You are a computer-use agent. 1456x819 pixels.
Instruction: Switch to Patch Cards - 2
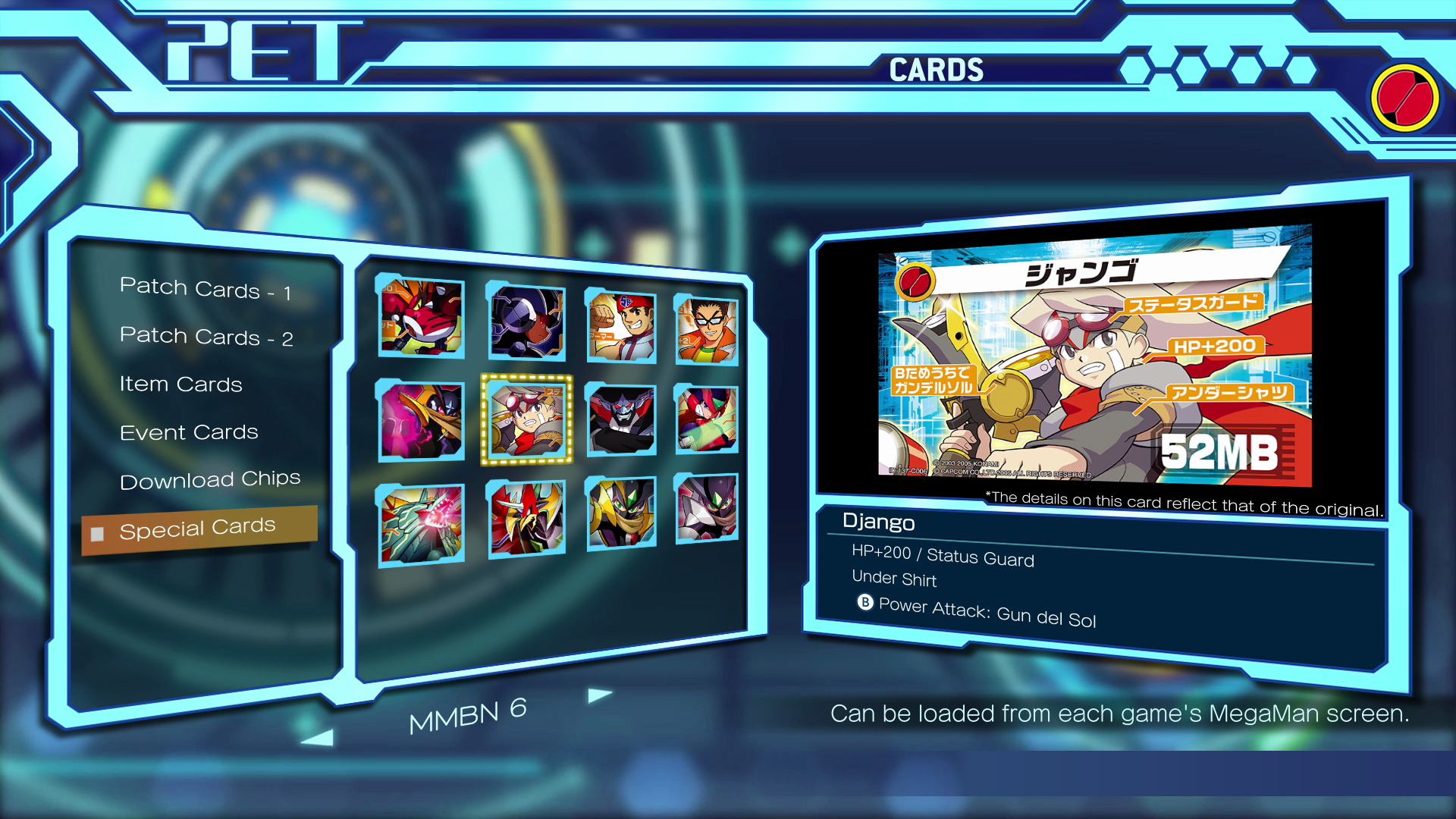[206, 337]
